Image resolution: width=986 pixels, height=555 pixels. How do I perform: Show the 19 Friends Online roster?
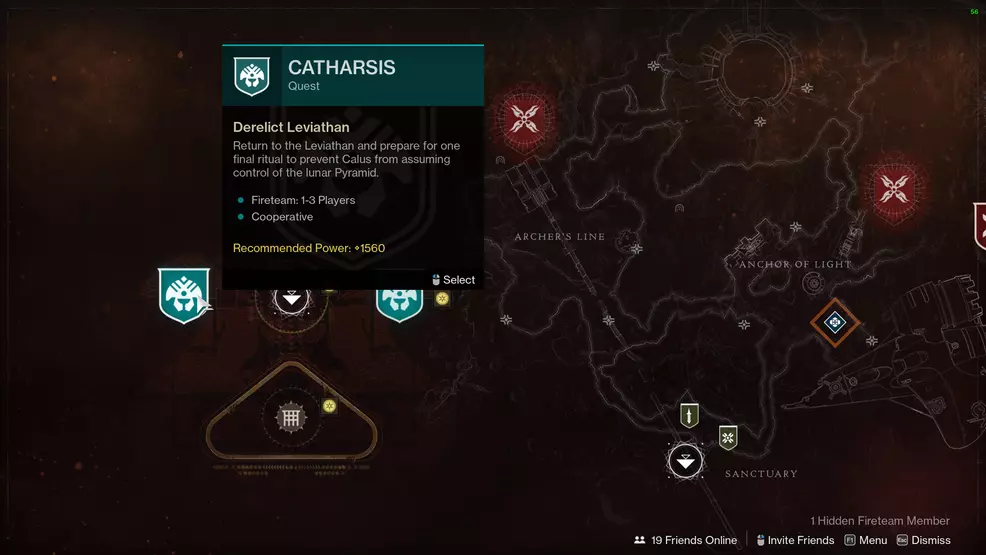click(x=686, y=540)
